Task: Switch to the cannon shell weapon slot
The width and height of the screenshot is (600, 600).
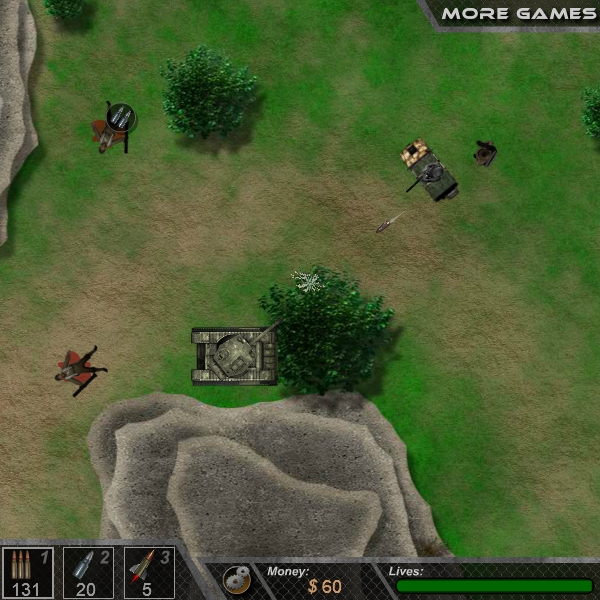Action: point(88,573)
